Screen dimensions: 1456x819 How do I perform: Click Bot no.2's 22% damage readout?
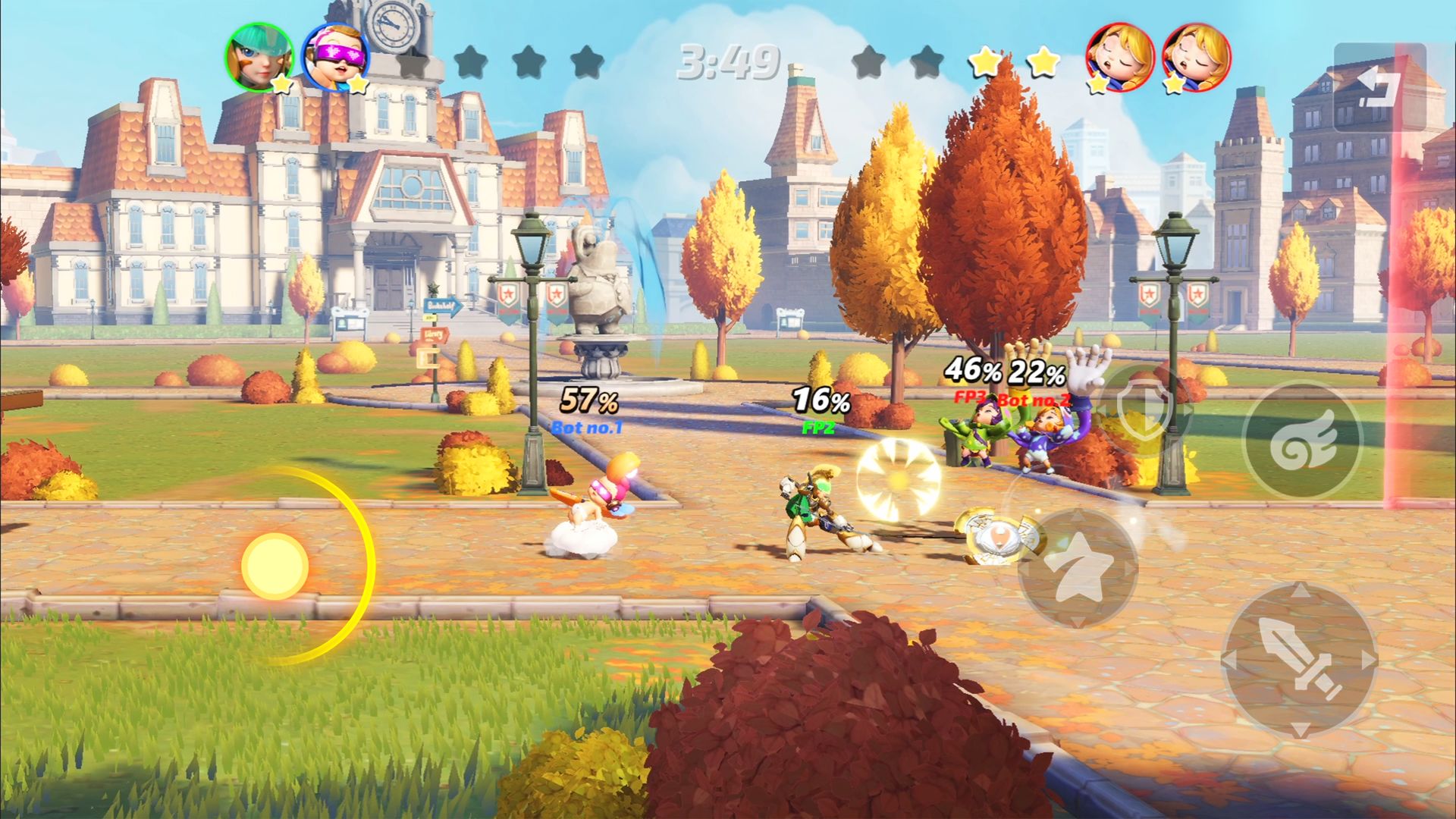point(1035,371)
